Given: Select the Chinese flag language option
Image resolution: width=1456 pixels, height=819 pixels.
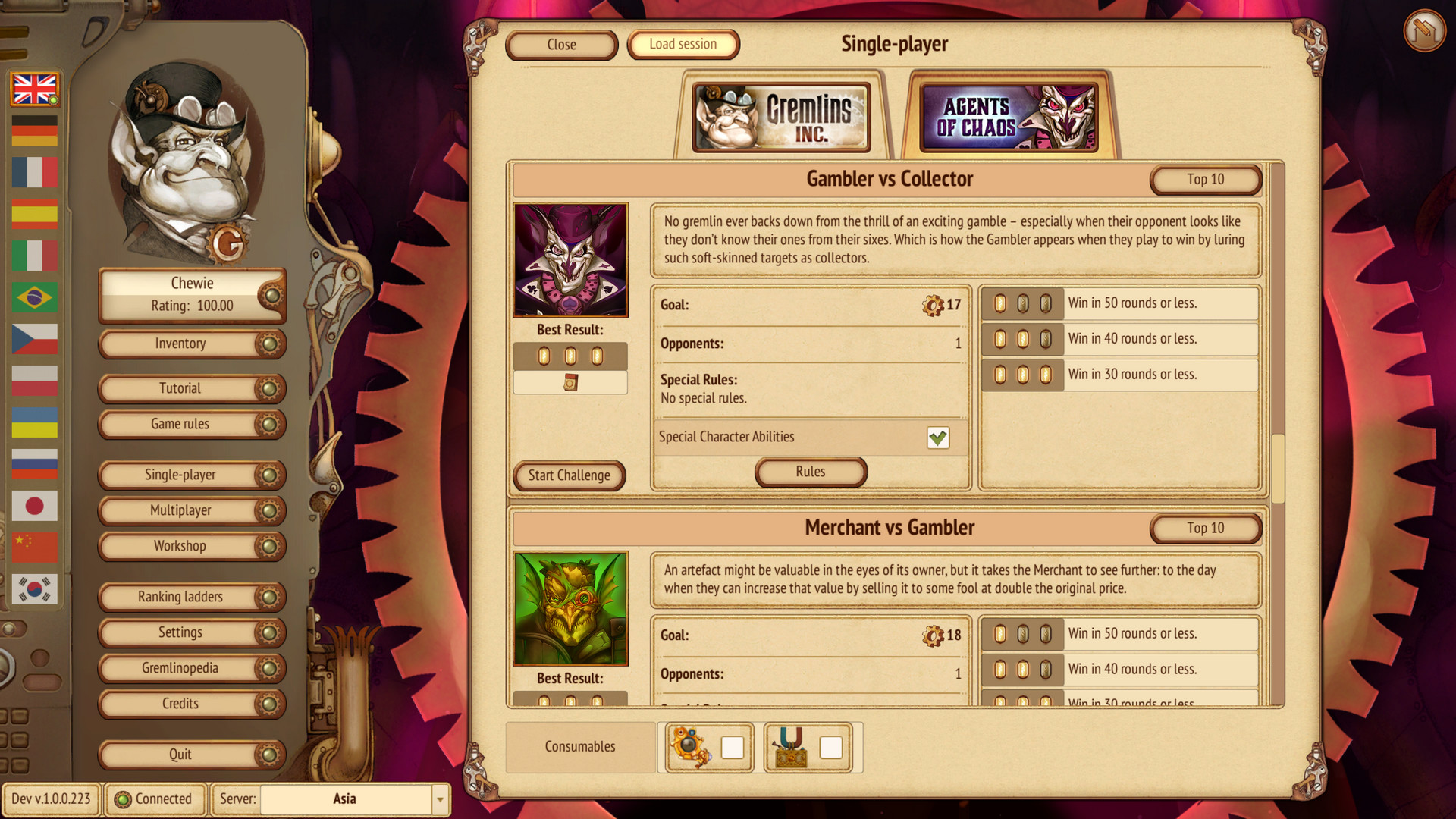Looking at the screenshot, I should point(34,547).
